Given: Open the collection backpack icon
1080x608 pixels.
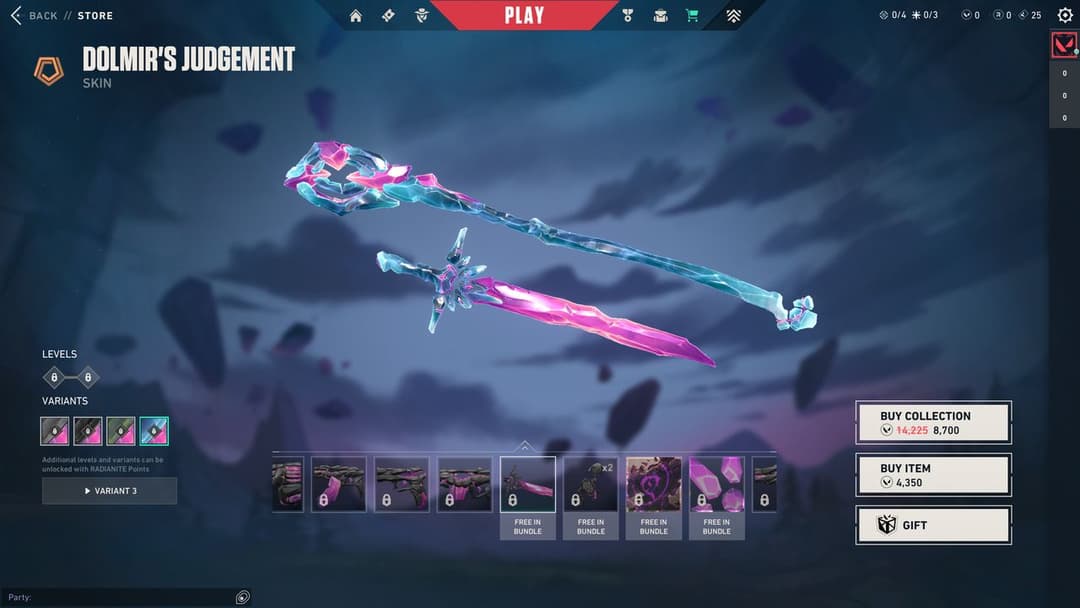Looking at the screenshot, I should (660, 15).
